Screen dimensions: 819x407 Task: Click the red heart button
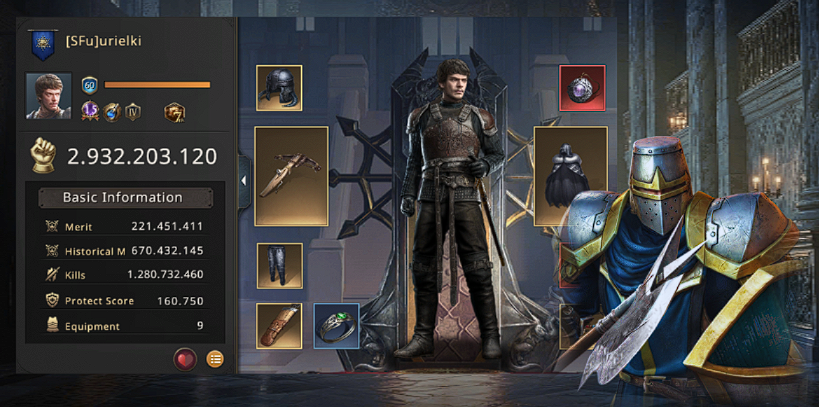tap(185, 358)
